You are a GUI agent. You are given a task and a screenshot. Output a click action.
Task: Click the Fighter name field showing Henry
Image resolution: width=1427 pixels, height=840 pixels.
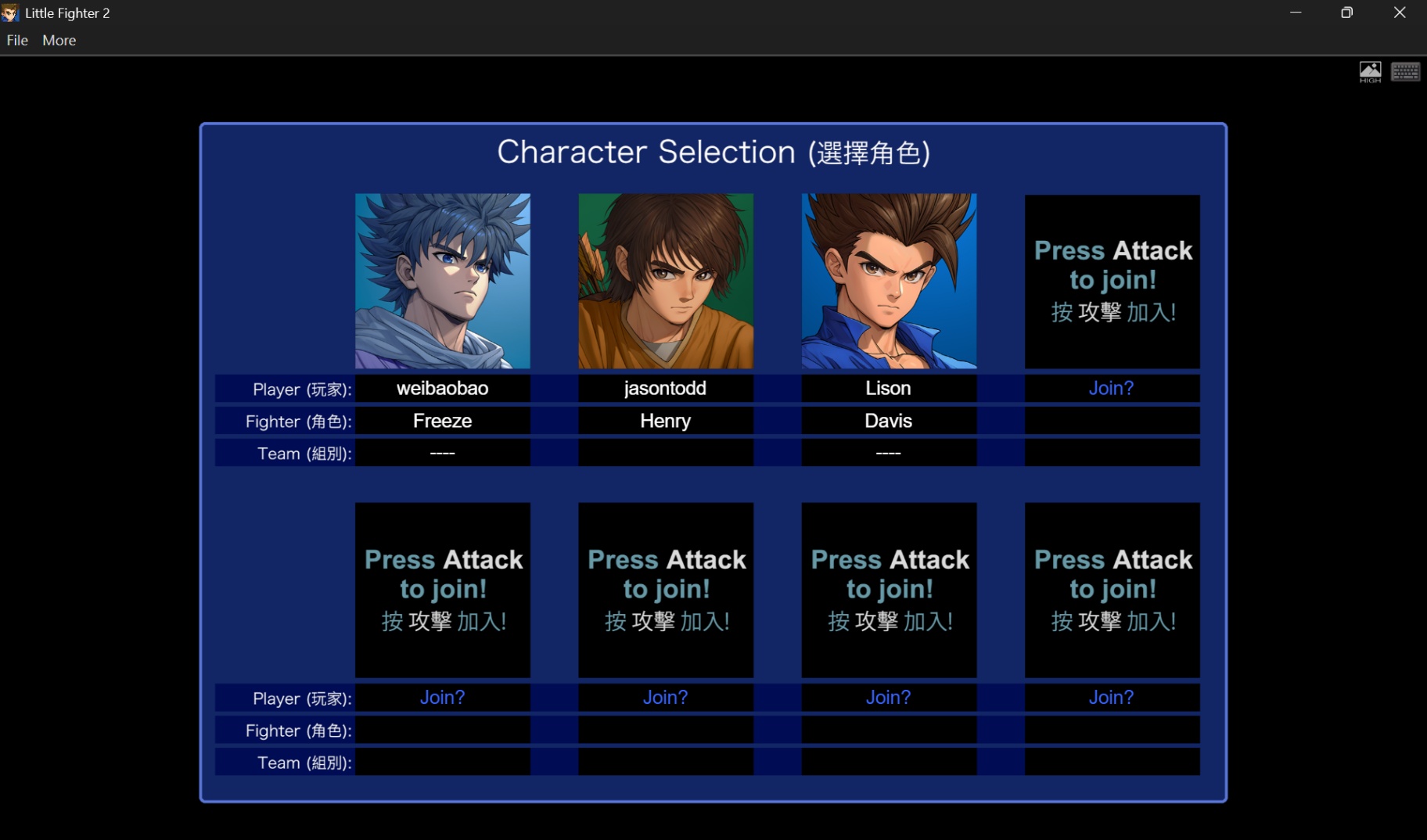tap(665, 420)
